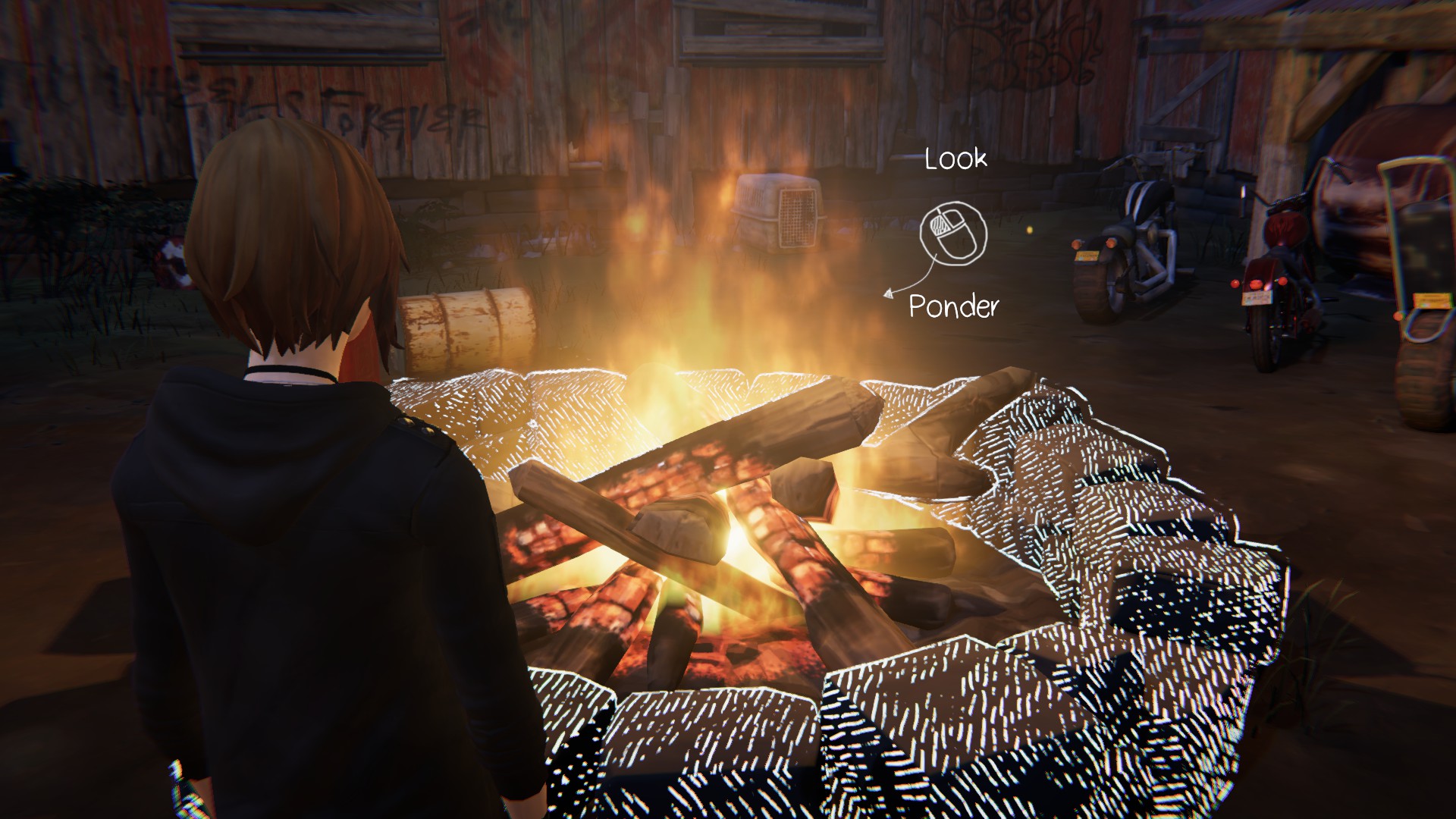Choose the Look interaction option
This screenshot has height=819, width=1456.
tap(955, 159)
